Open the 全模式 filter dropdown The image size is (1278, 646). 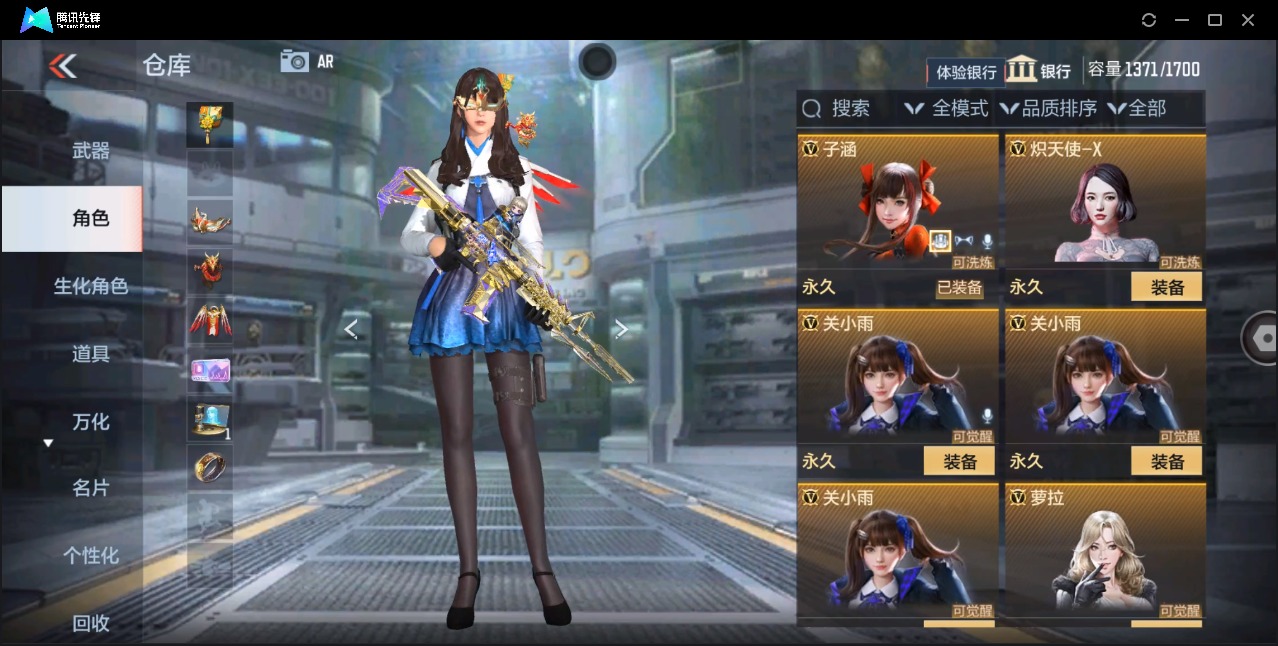(946, 108)
